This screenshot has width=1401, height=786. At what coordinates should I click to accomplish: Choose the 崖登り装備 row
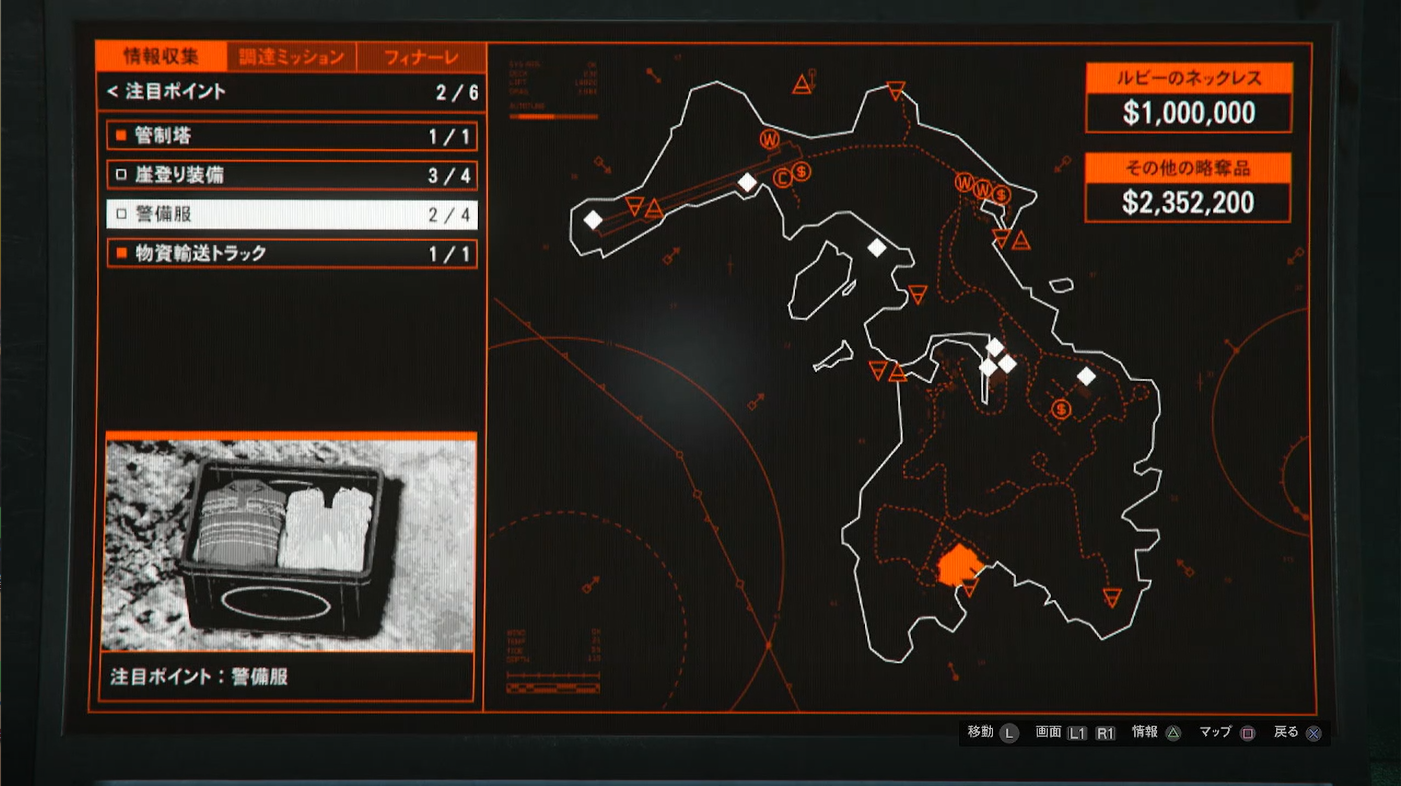coord(291,176)
